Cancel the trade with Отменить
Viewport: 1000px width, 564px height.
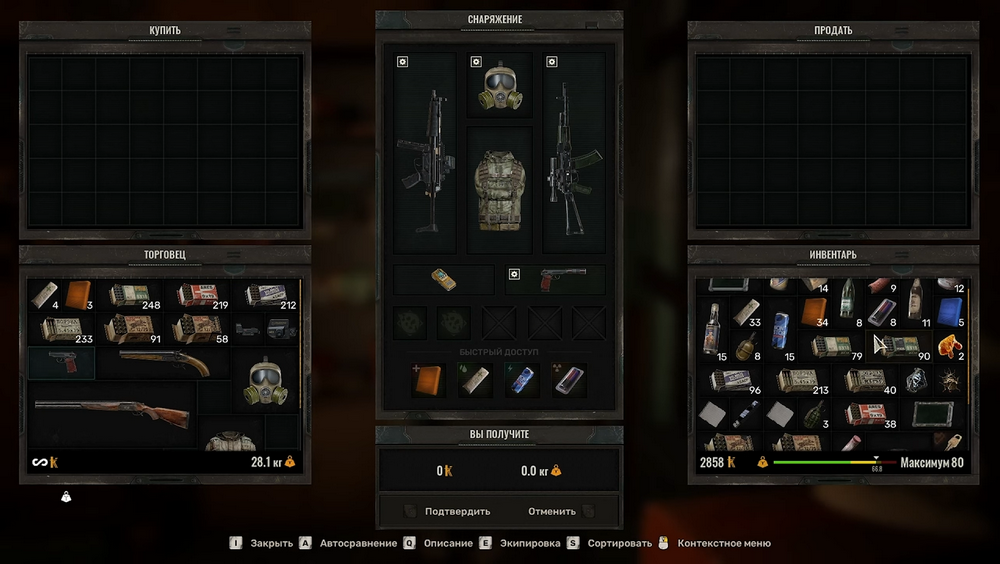coord(552,511)
